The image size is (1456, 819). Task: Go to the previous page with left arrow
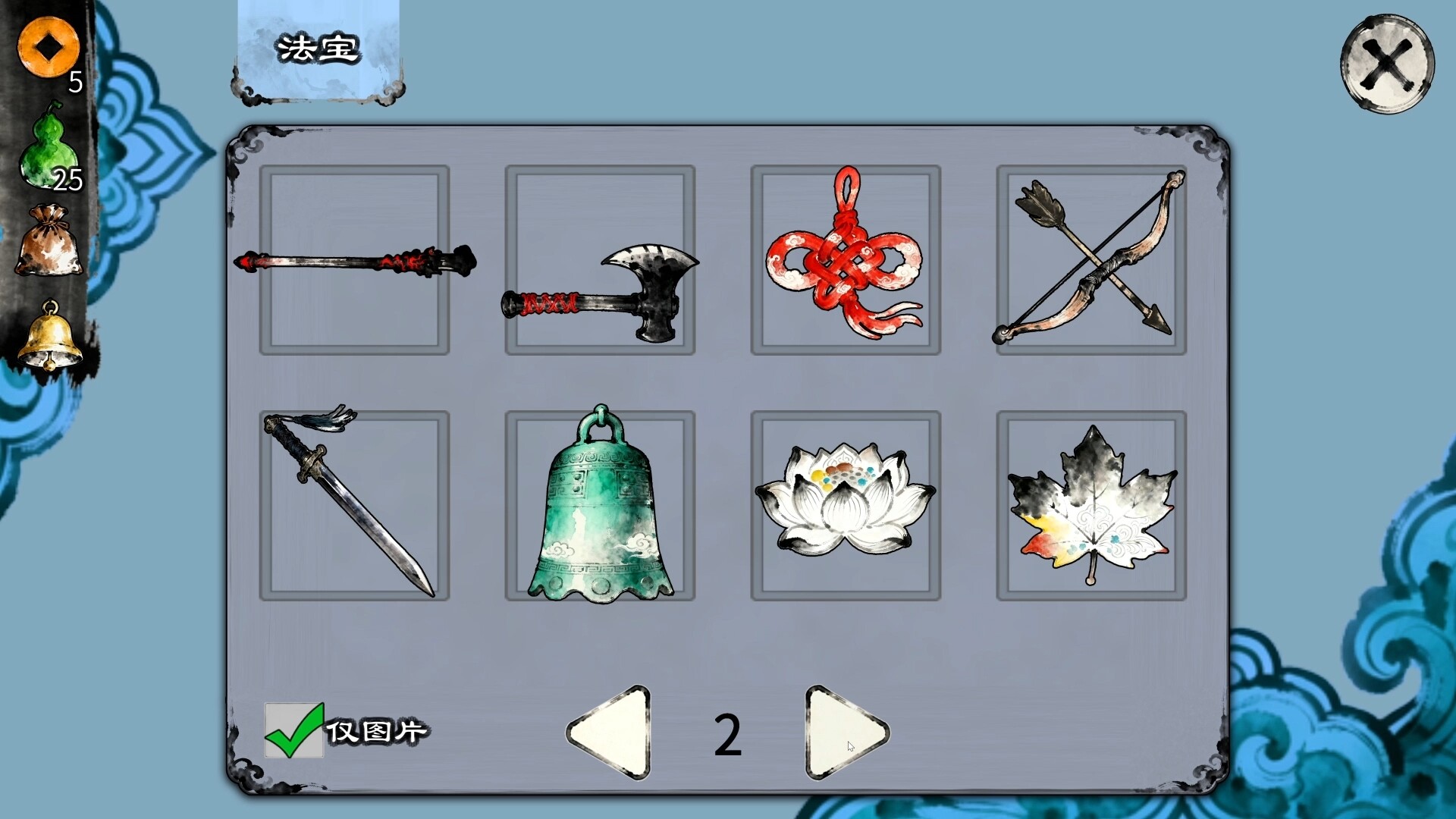click(611, 733)
